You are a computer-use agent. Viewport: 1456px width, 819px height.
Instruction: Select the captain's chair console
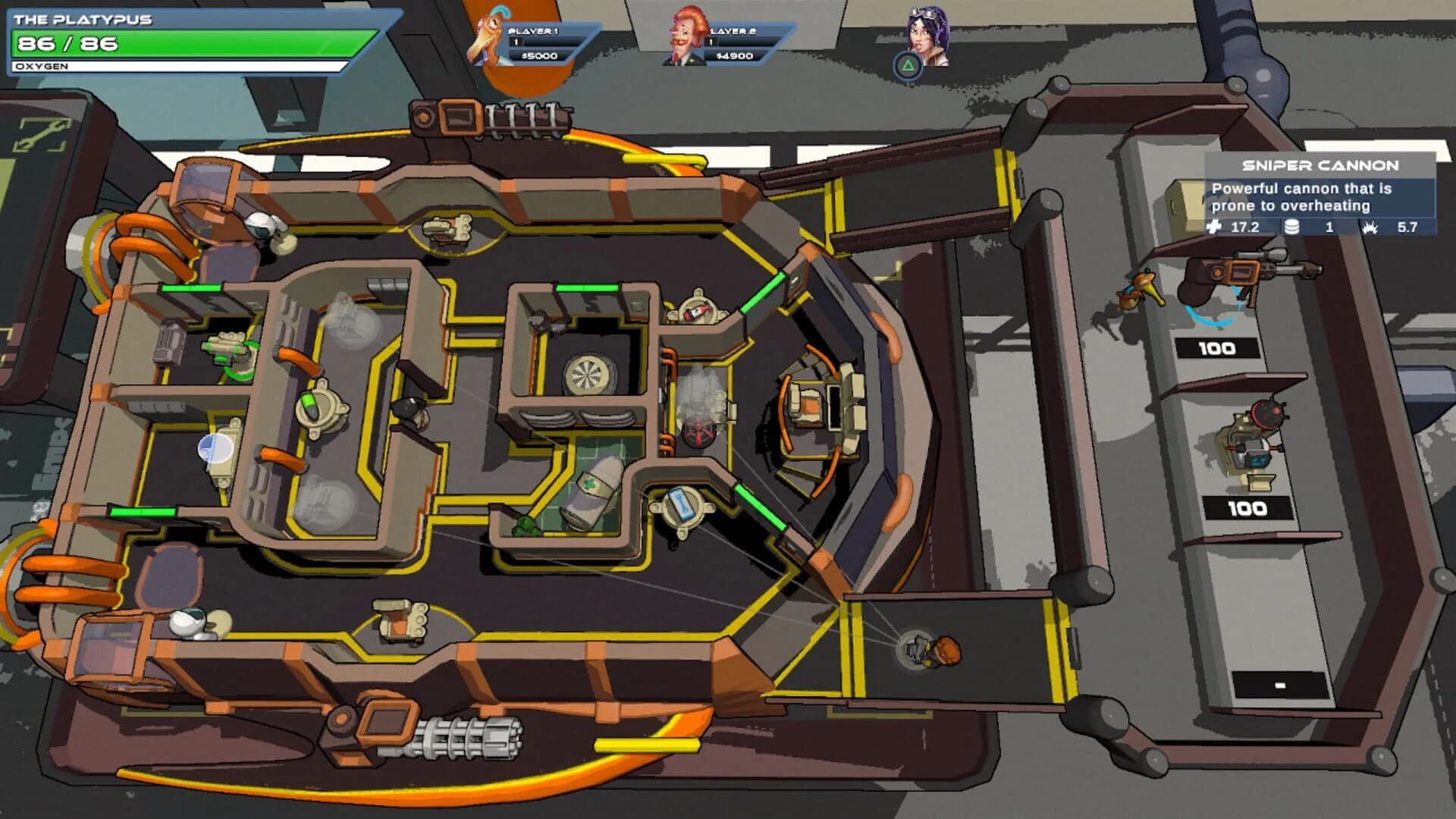(824, 403)
